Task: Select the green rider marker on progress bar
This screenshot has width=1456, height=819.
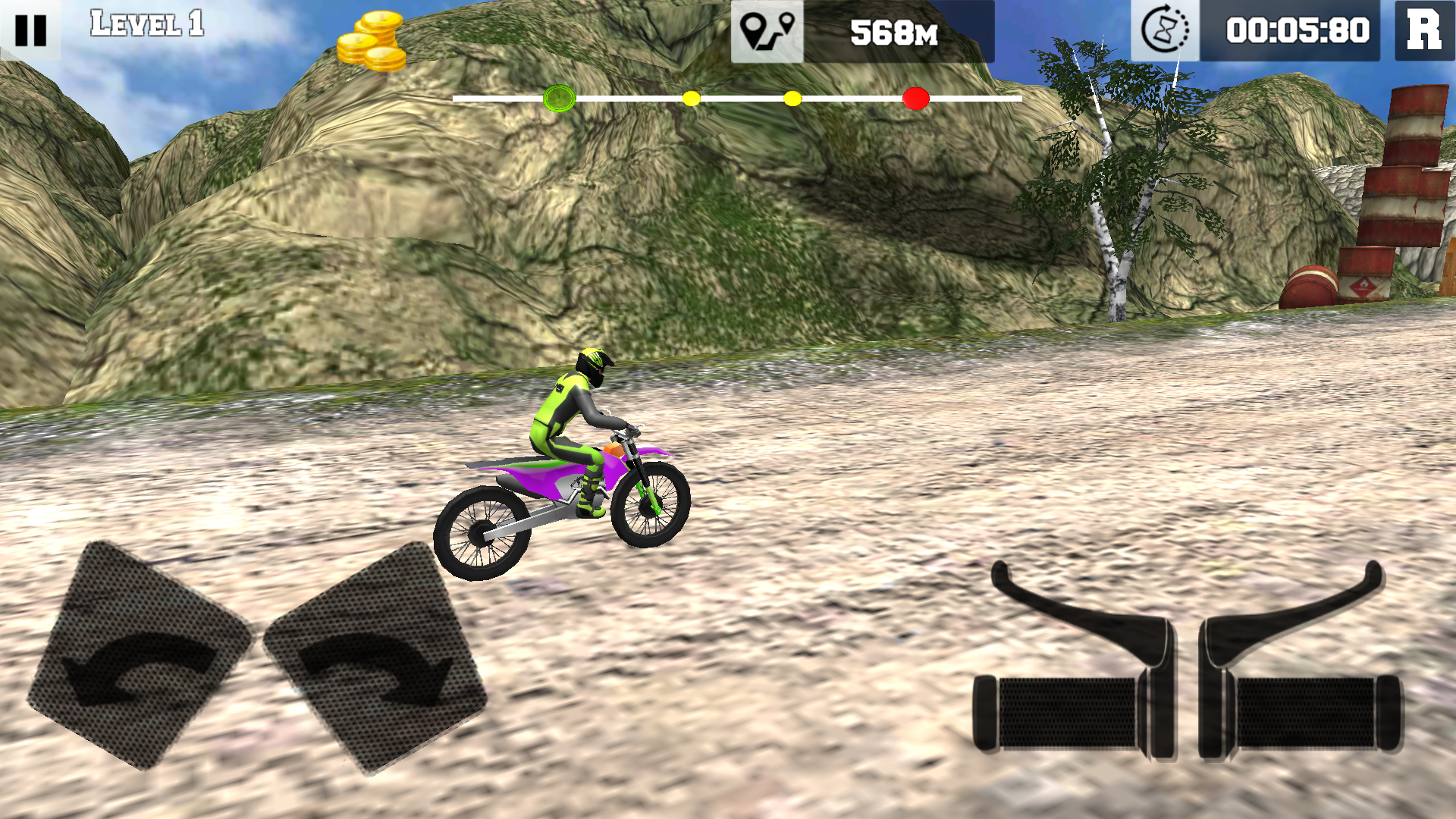Action: 560,97
